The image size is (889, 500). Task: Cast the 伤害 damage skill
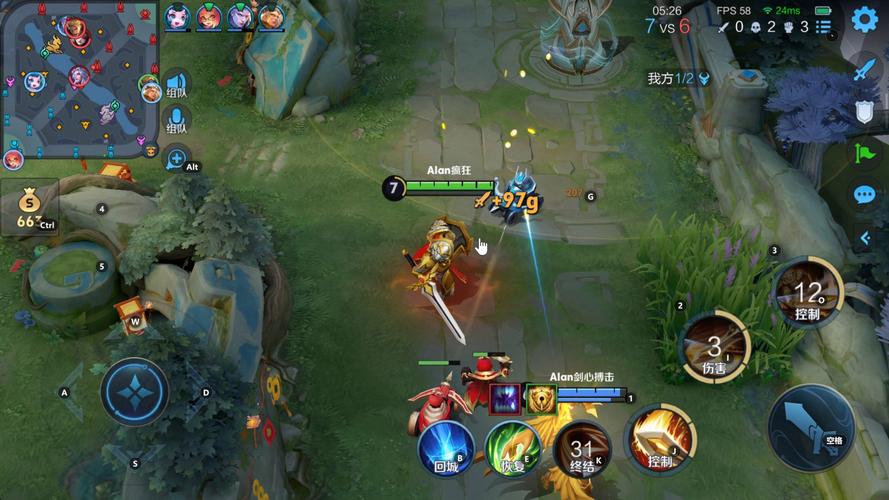pyautogui.click(x=714, y=347)
